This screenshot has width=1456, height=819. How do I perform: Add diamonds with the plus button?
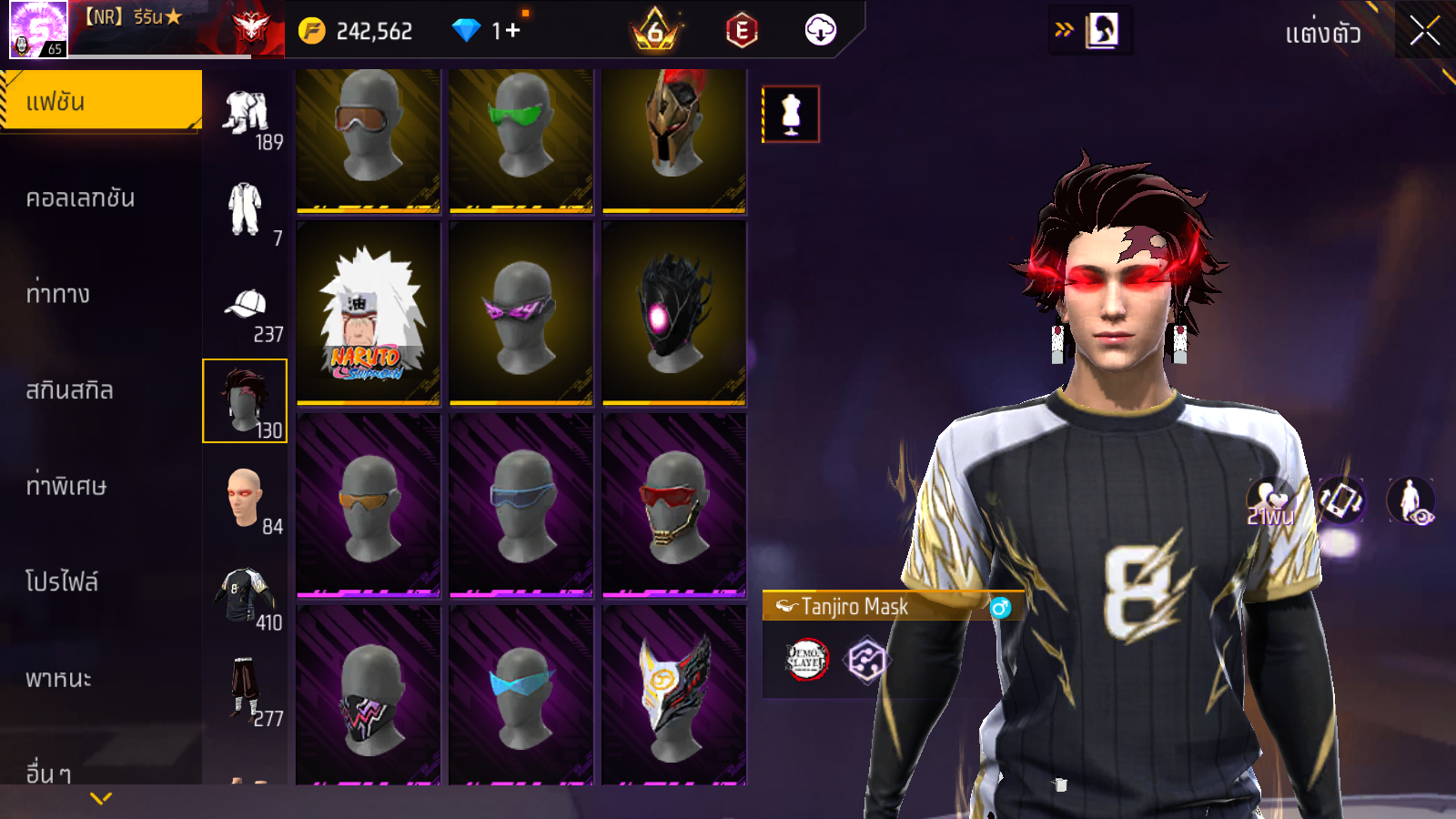point(512,31)
